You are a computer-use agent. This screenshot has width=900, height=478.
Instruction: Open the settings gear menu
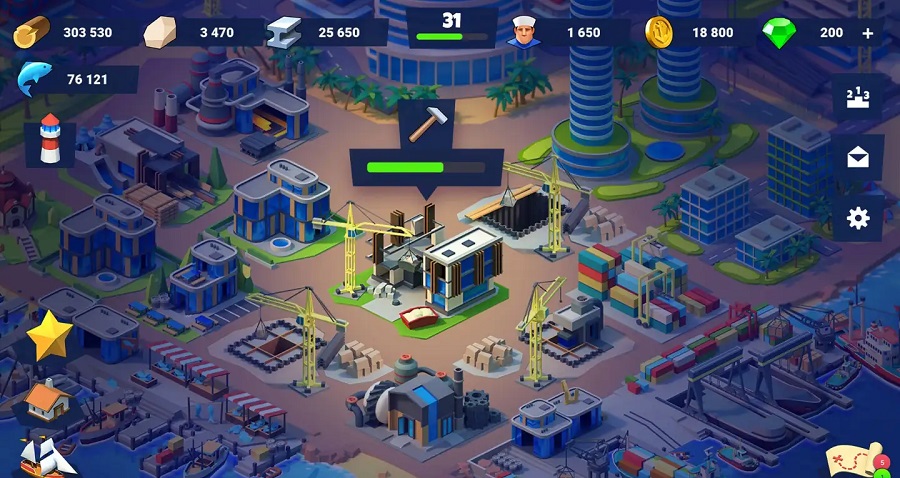click(x=858, y=218)
